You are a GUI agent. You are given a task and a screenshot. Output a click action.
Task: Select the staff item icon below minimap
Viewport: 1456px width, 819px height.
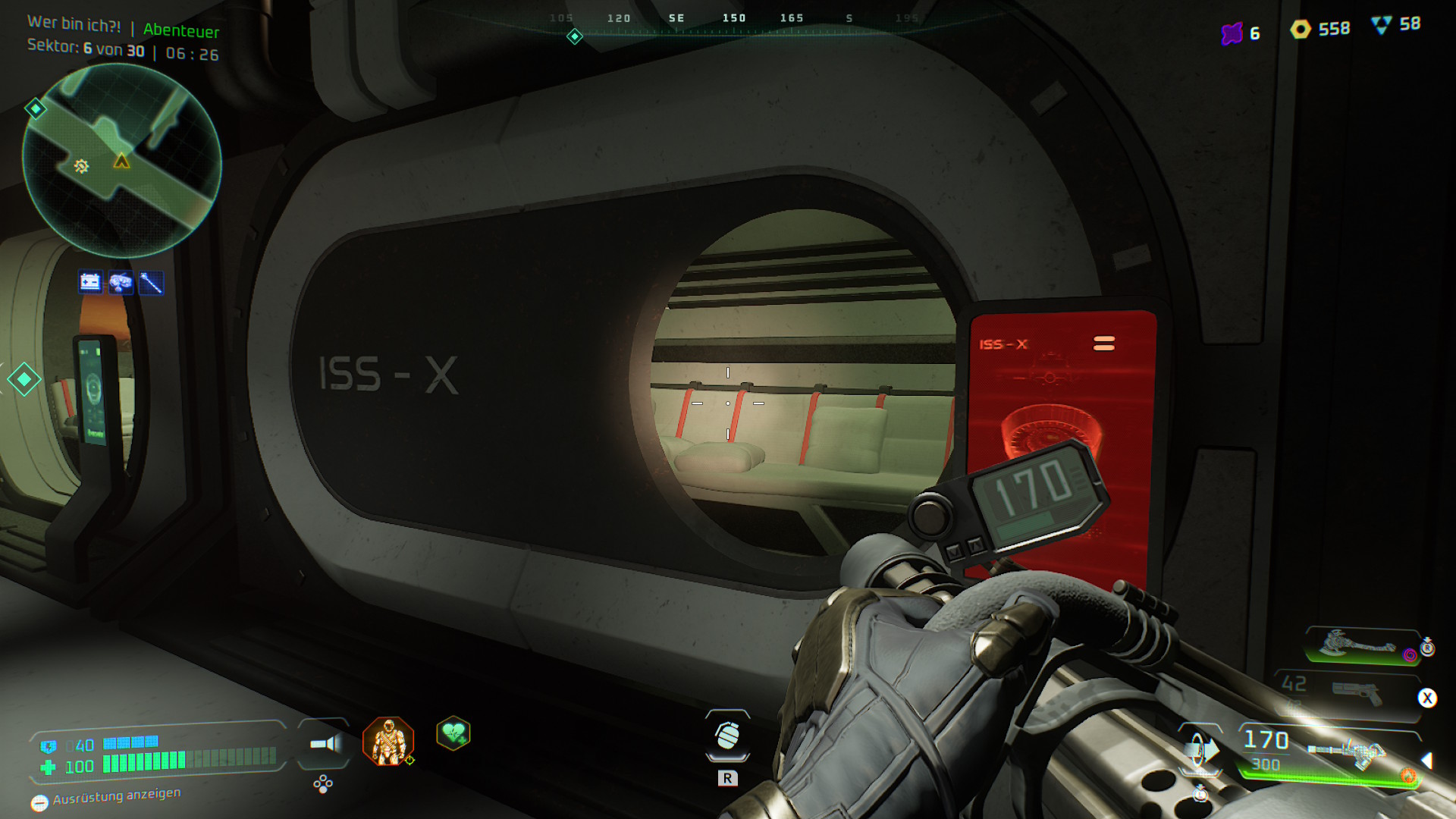click(151, 283)
